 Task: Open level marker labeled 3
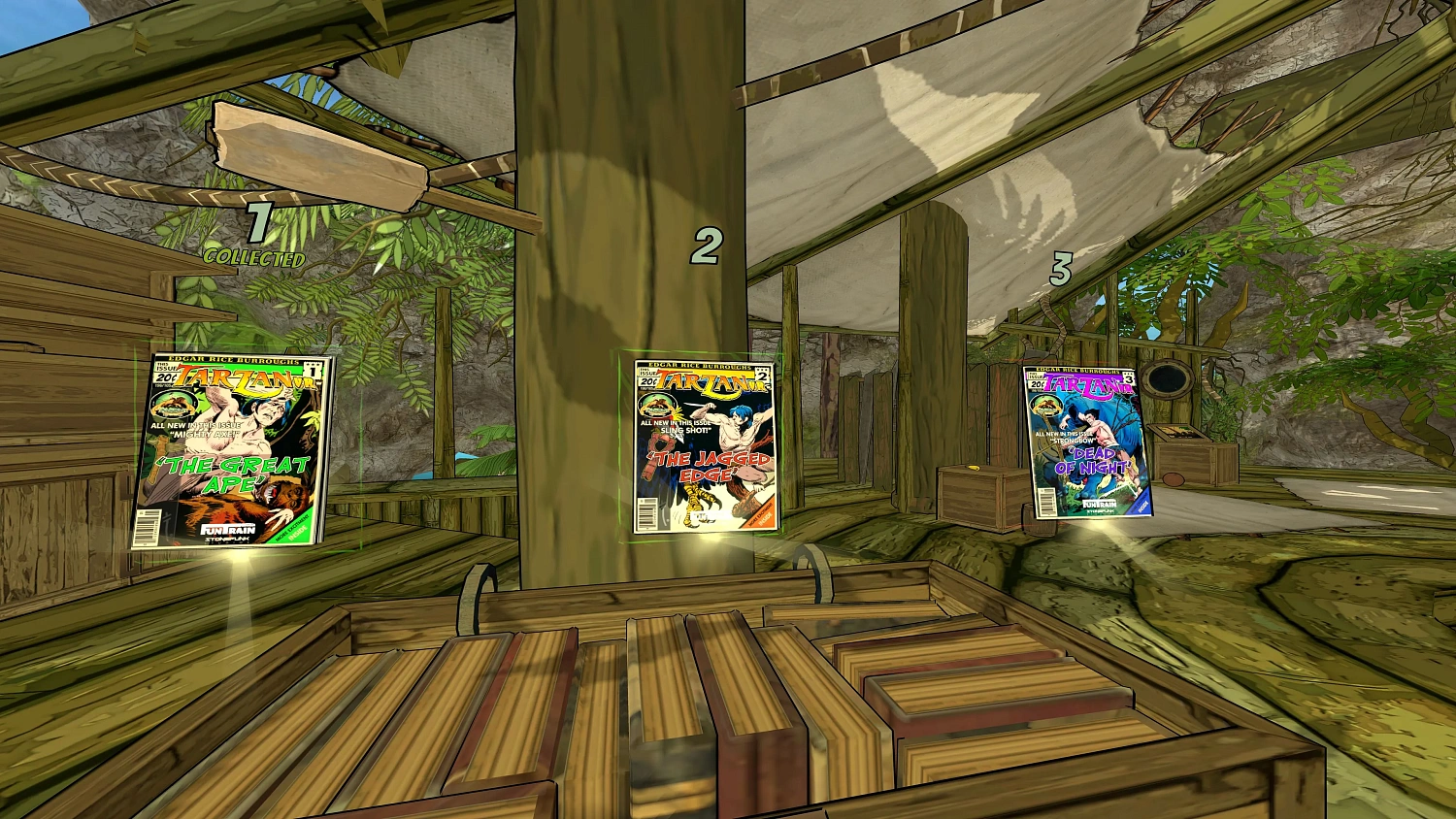1061,271
